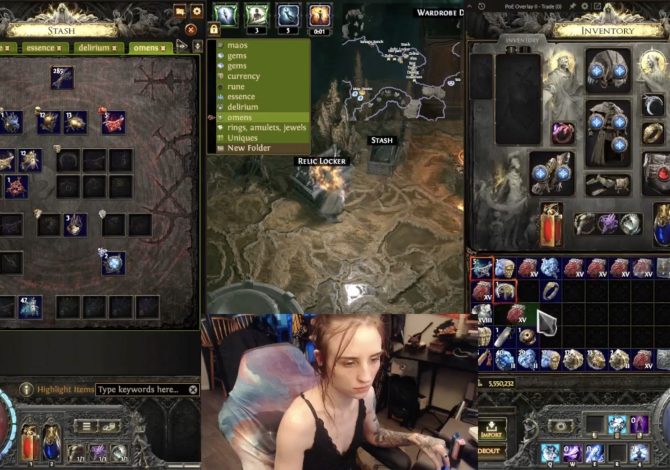Click the Highlight Items keyword search field
Screen dimensions: 670x470
pos(141,389)
